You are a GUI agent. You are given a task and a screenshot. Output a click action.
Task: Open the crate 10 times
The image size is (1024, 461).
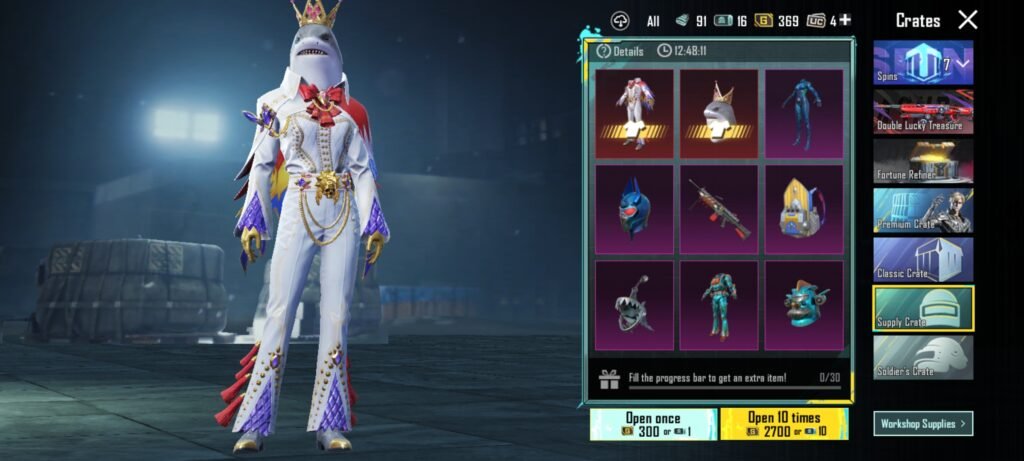[783, 424]
